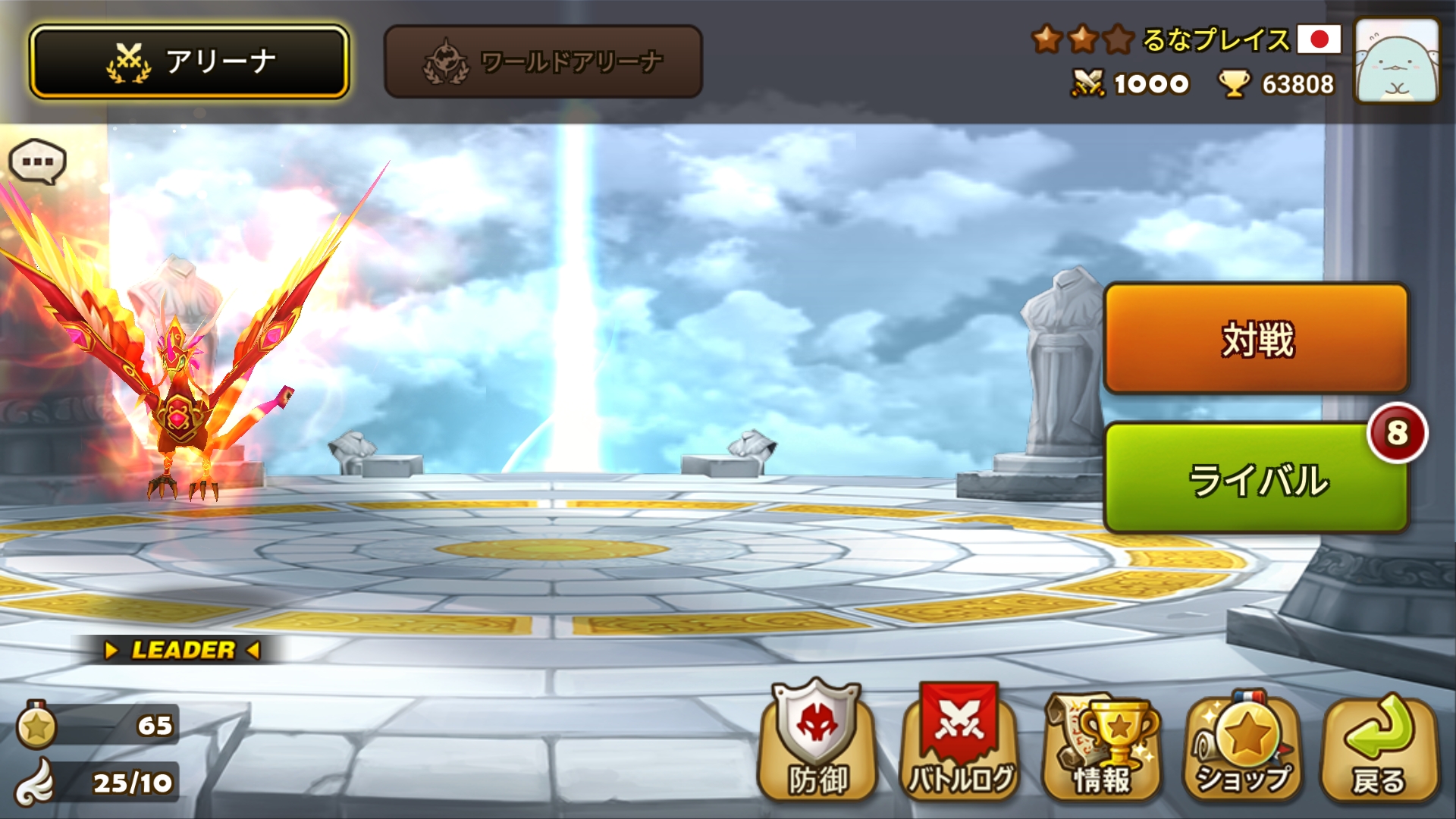
Task: Switch to the アリーナ tab
Action: 189,61
